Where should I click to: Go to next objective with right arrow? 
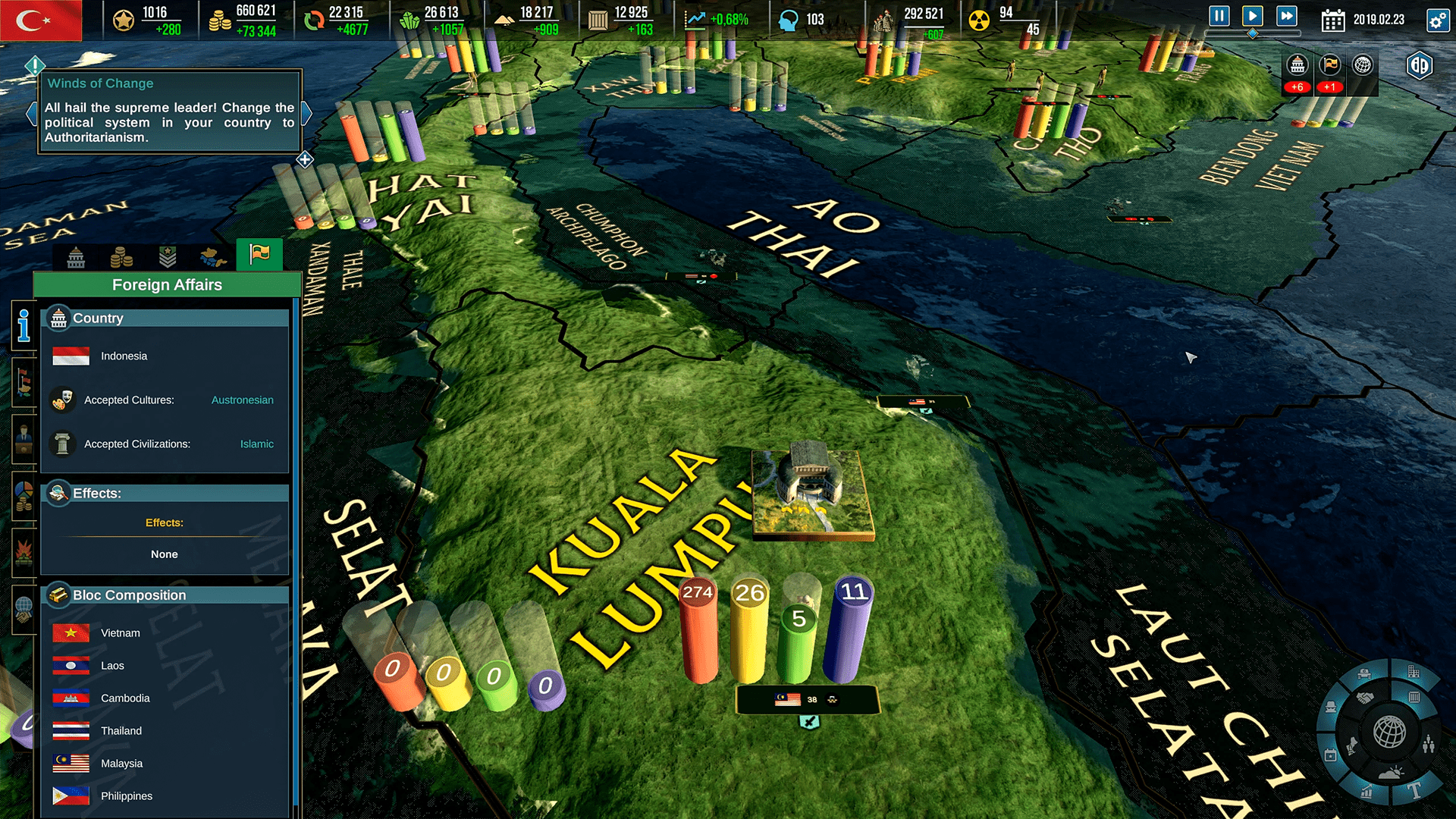pos(307,114)
